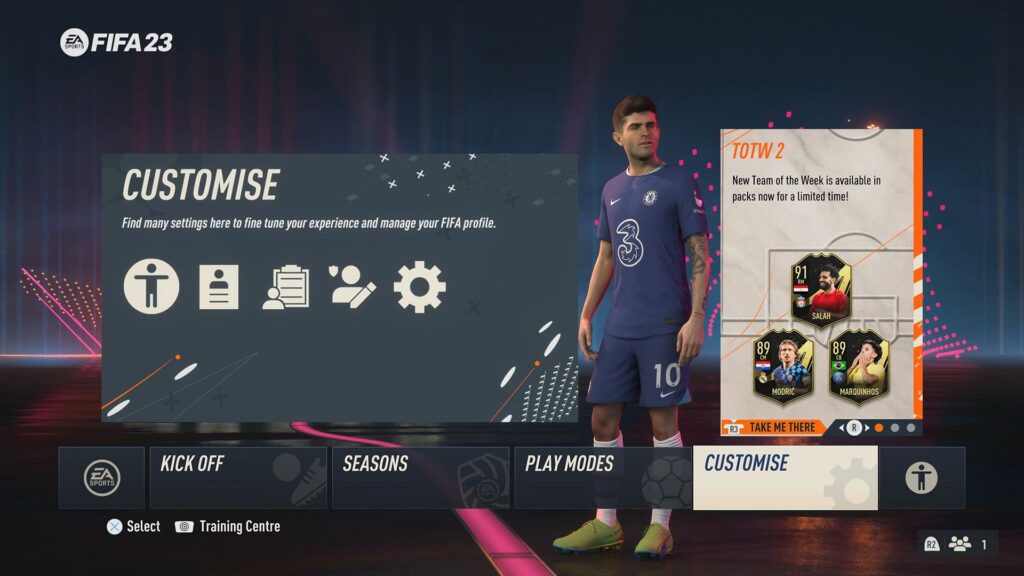Choose the edit player pencil icon
Viewport: 1024px width, 576px height.
point(352,287)
